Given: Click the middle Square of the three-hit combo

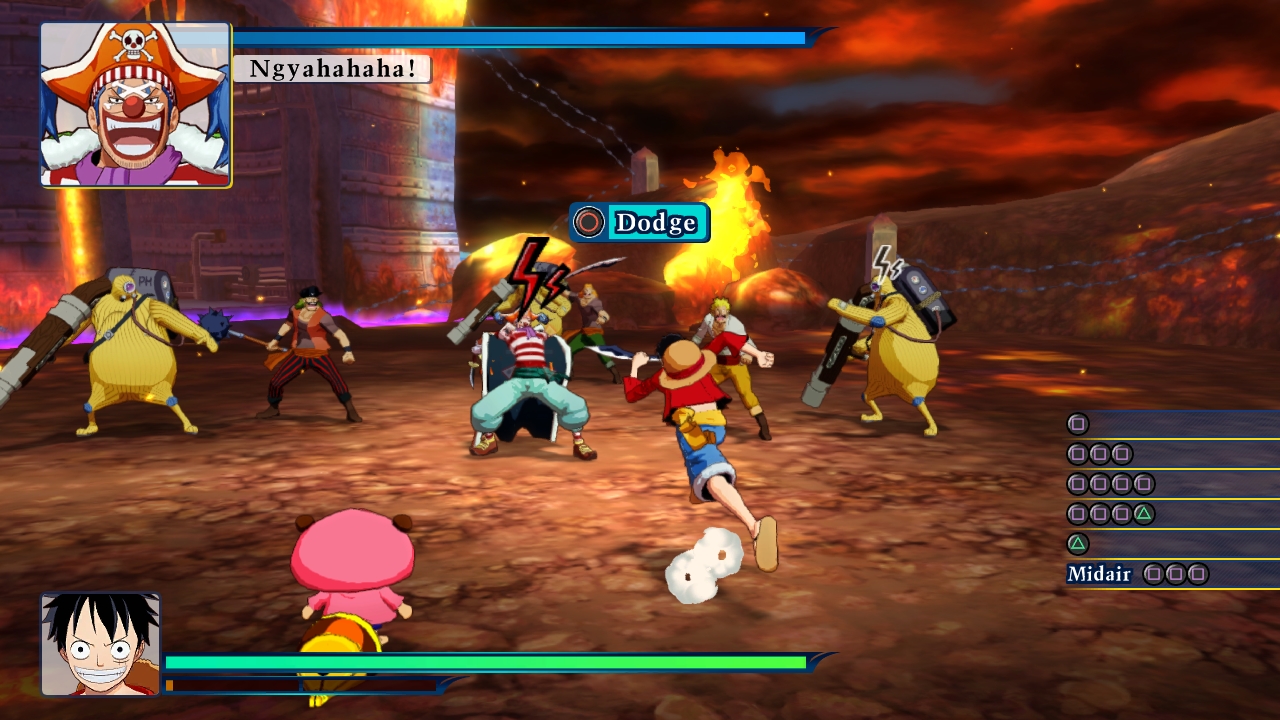Looking at the screenshot, I should [1099, 454].
